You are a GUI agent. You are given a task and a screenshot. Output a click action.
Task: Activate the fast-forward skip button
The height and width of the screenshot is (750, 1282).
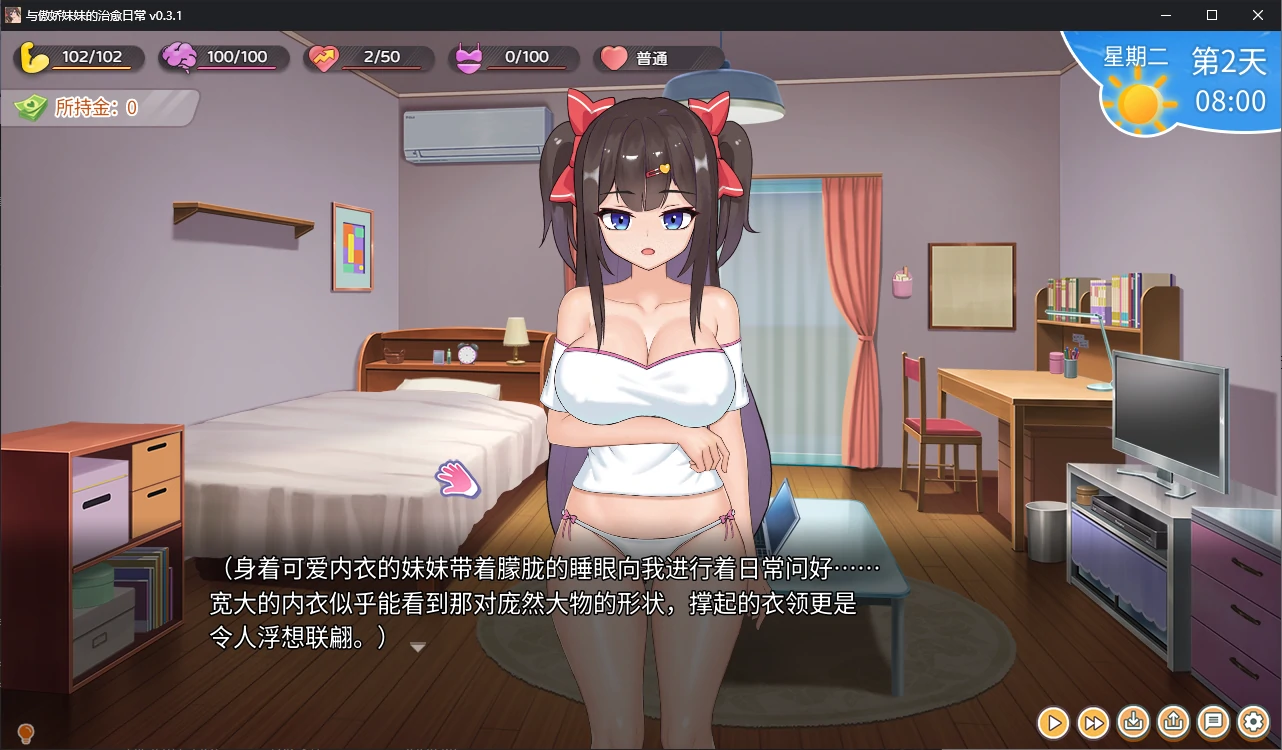click(1094, 721)
